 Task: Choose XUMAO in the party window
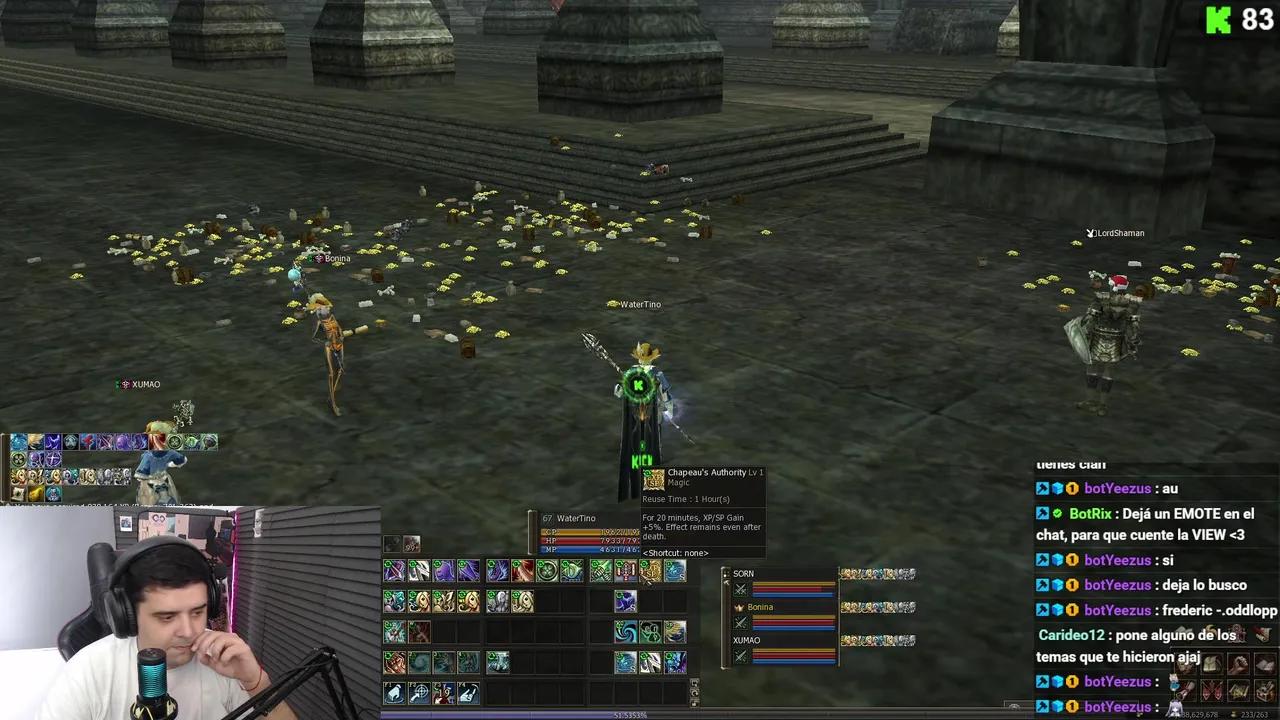(x=746, y=640)
